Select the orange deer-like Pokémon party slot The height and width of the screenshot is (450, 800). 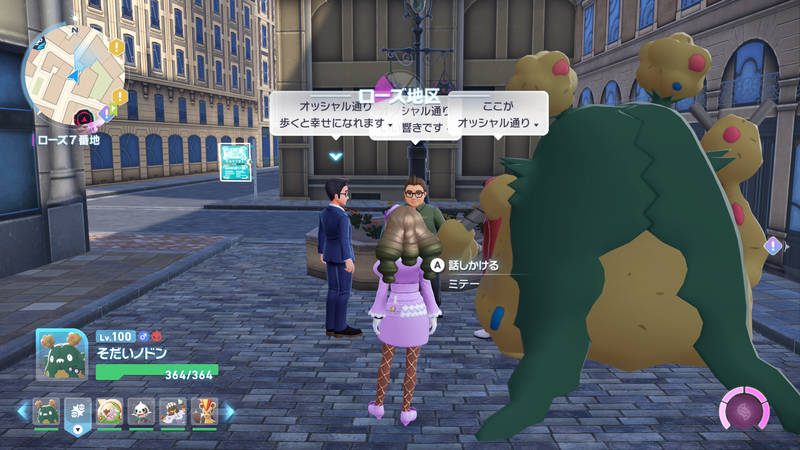pyautogui.click(x=204, y=410)
